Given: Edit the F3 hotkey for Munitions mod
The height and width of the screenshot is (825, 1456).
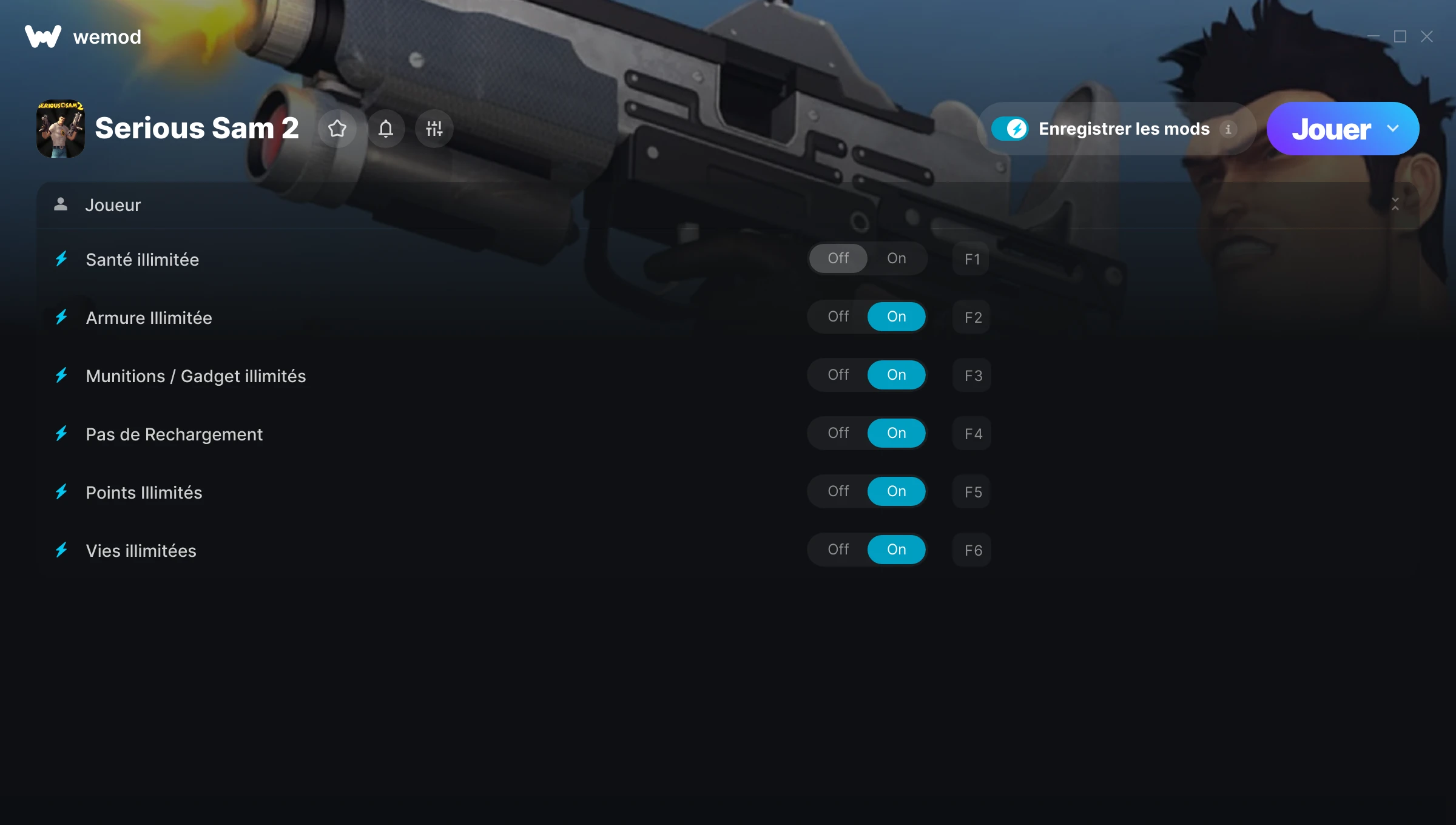Looking at the screenshot, I should tap(972, 376).
